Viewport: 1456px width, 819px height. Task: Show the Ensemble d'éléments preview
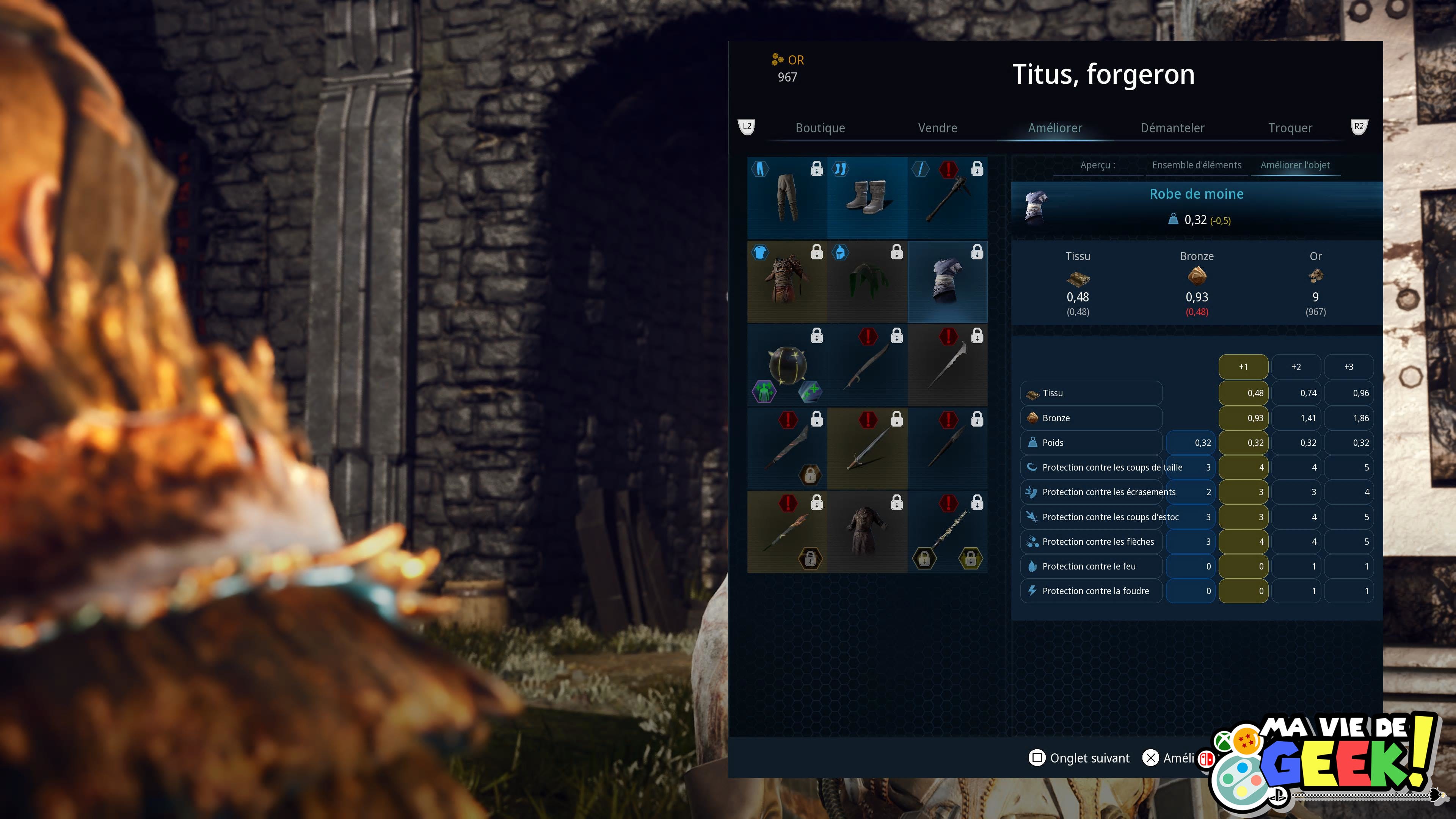click(1197, 165)
